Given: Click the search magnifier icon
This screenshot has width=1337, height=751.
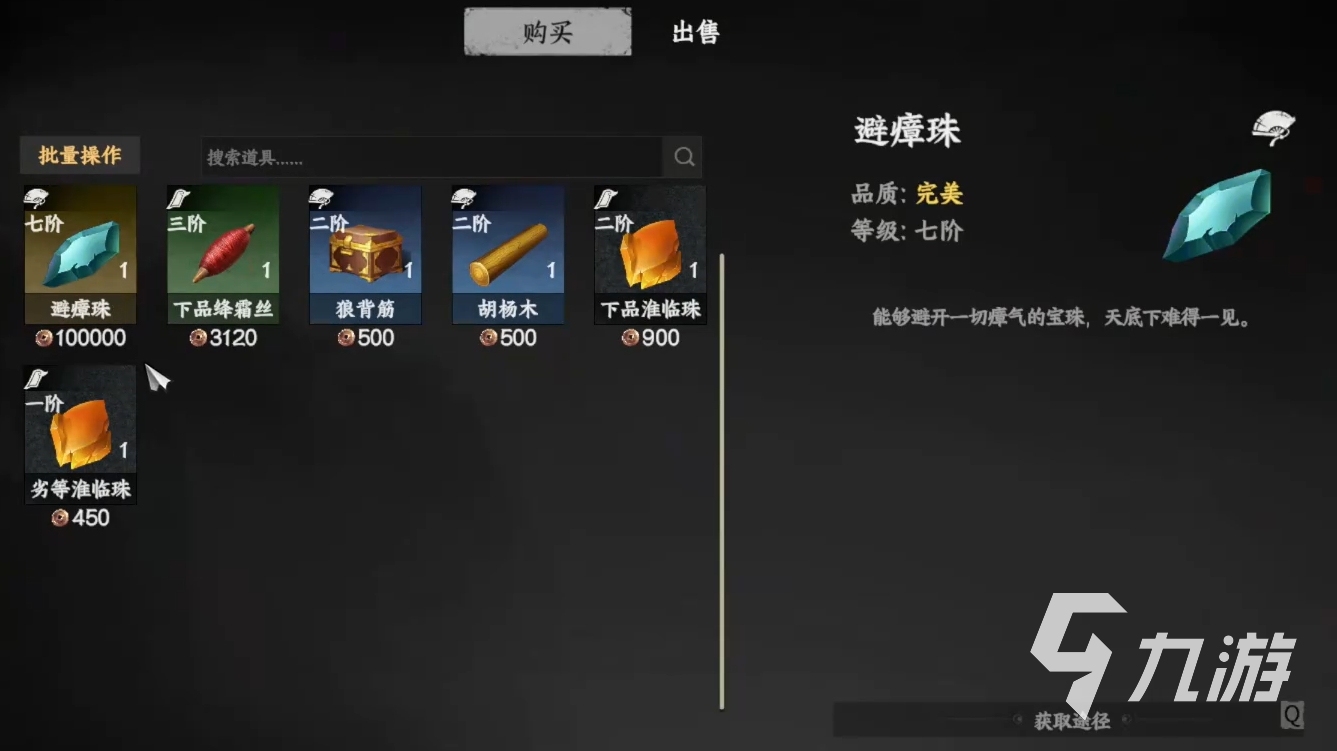Looking at the screenshot, I should (684, 157).
